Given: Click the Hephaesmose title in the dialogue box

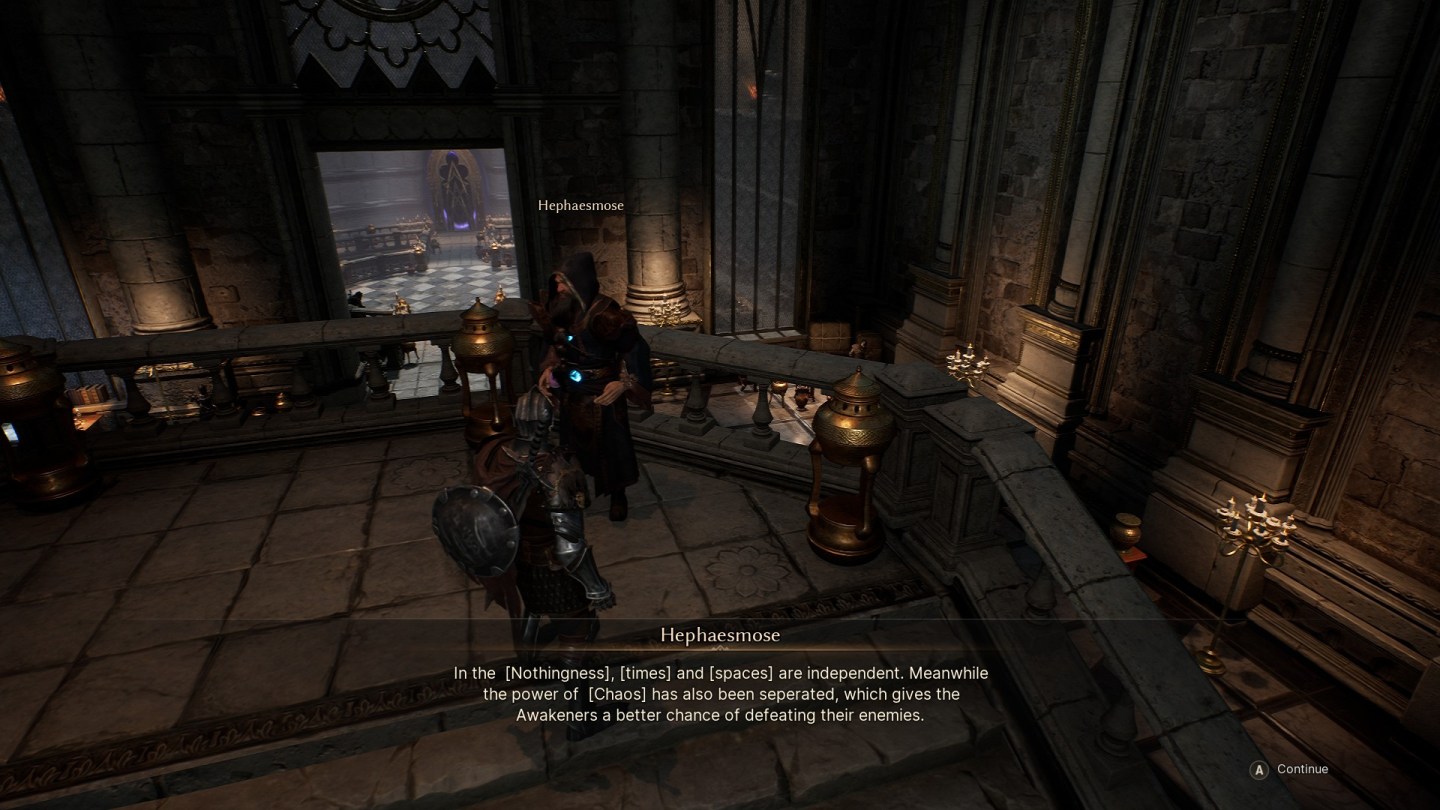Looking at the screenshot, I should pyautogui.click(x=722, y=635).
